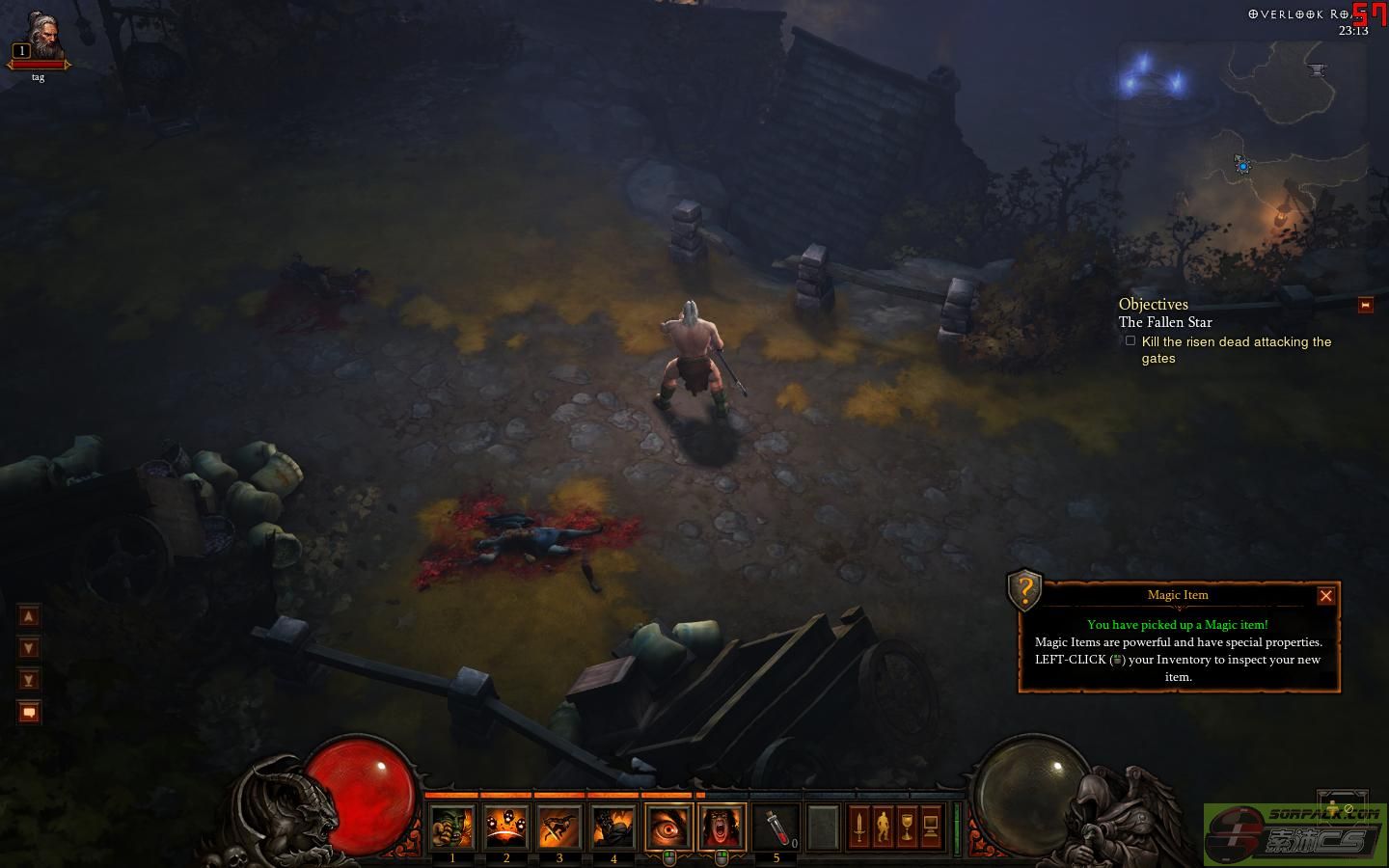Choose the screaming face mouse skill
The width and height of the screenshot is (1389, 868).
pyautogui.click(x=722, y=827)
